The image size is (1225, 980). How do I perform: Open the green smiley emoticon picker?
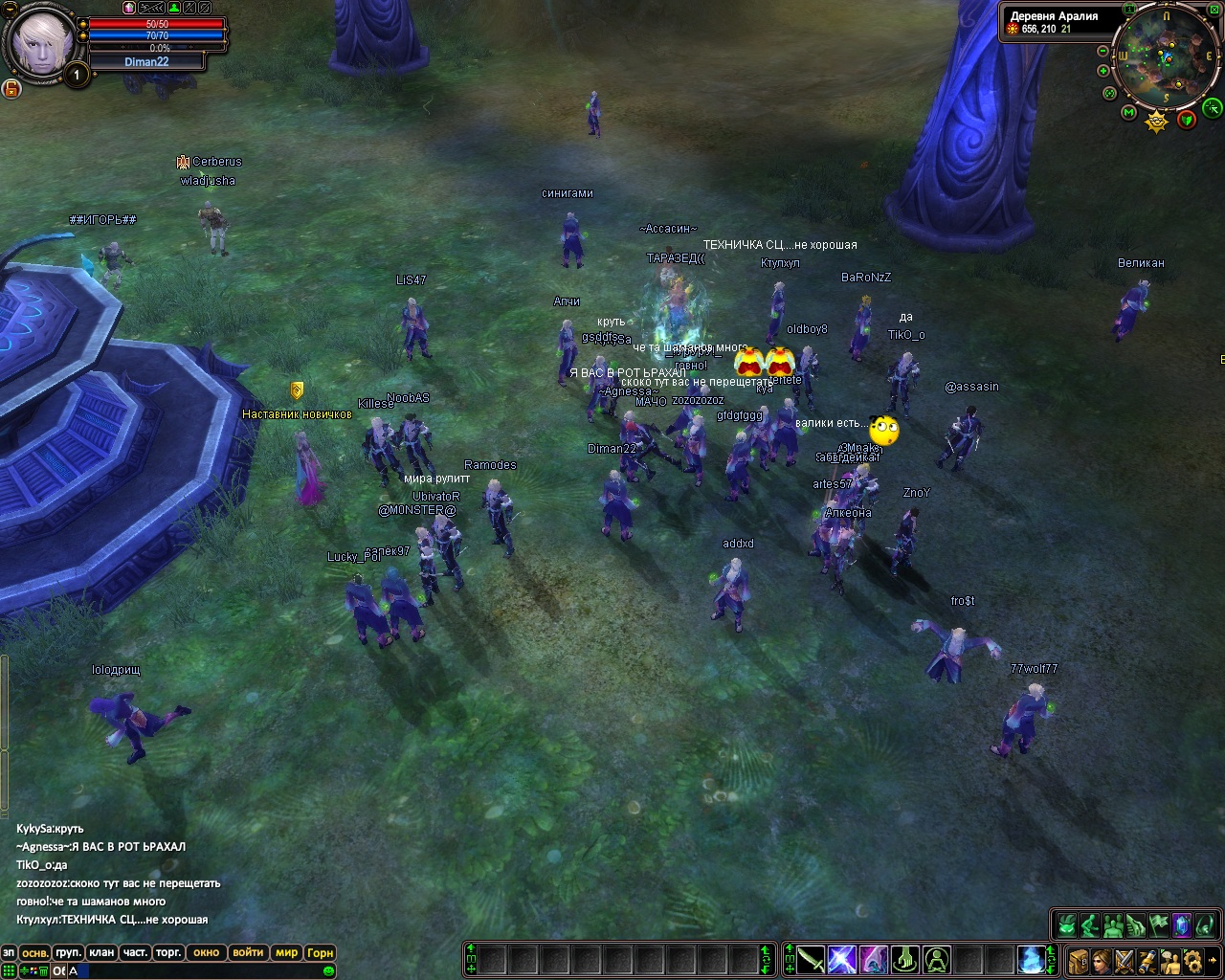(x=328, y=970)
